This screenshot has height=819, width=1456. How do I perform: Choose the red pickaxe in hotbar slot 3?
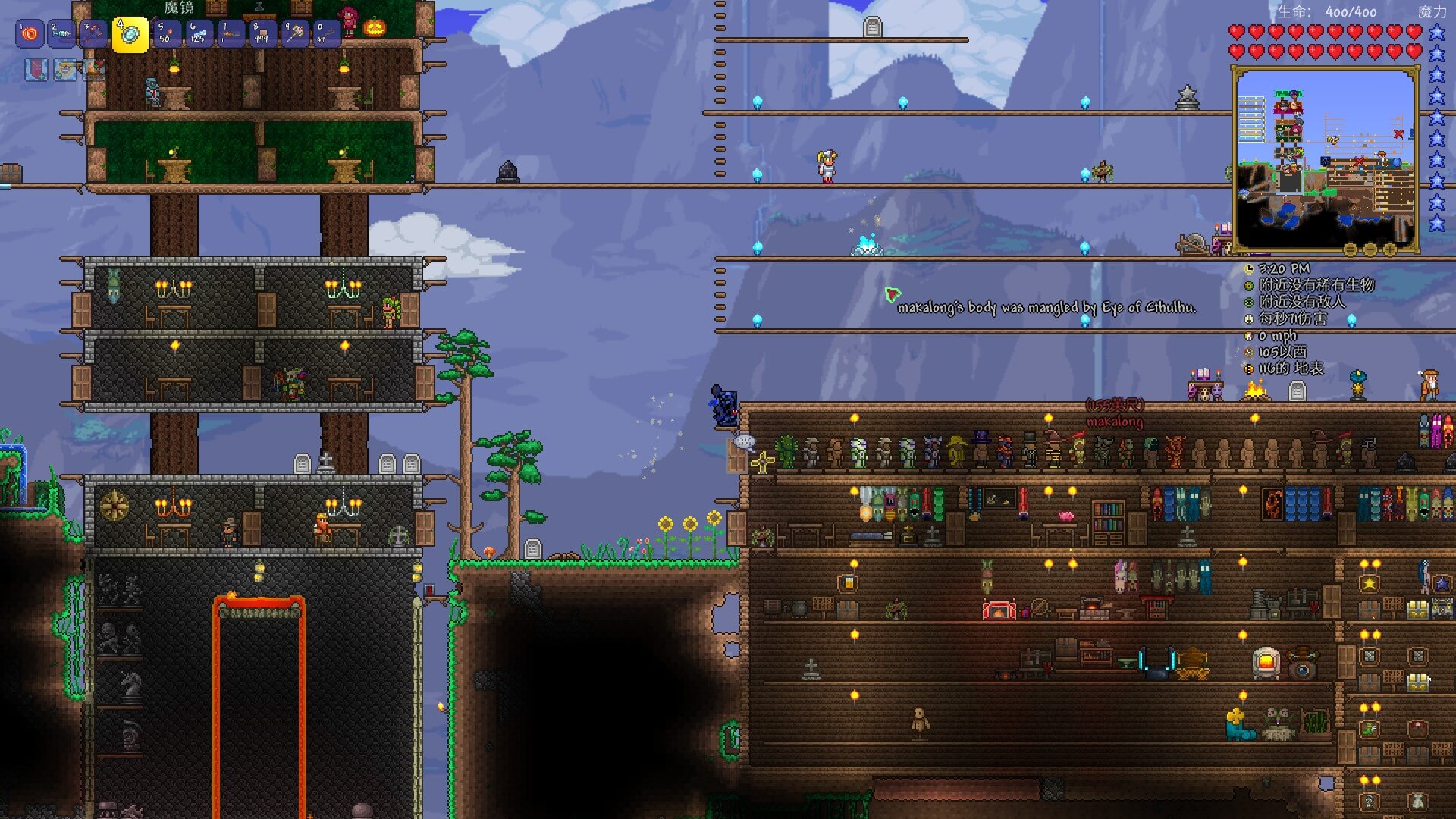pos(93,34)
